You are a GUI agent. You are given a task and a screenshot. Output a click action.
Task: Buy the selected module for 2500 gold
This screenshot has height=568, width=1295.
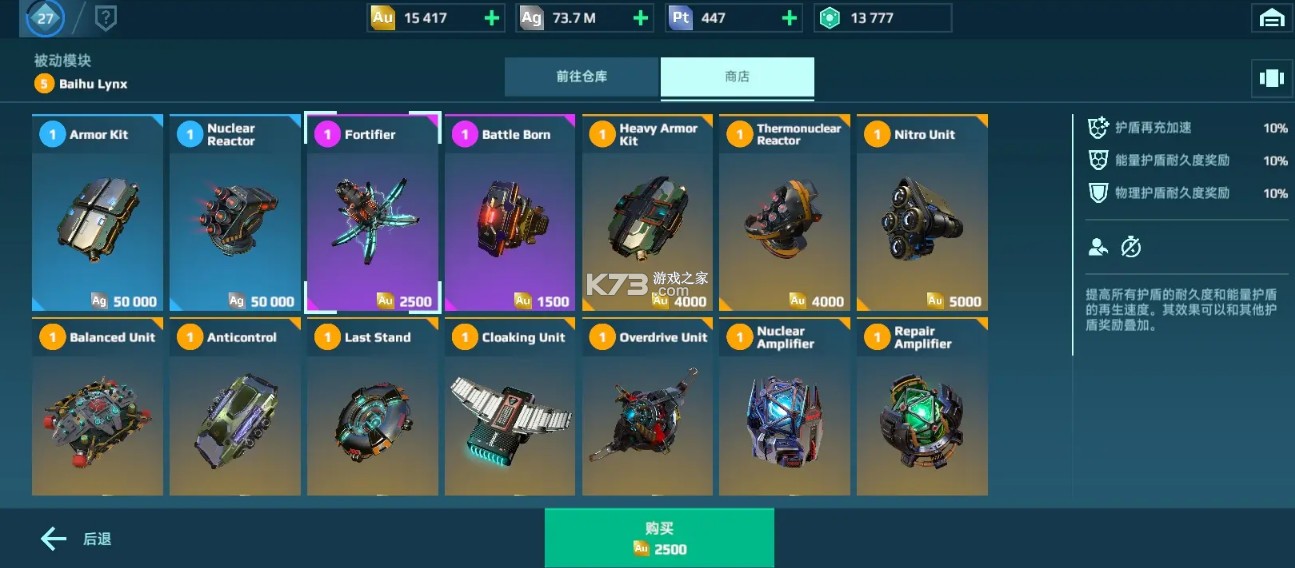[659, 538]
